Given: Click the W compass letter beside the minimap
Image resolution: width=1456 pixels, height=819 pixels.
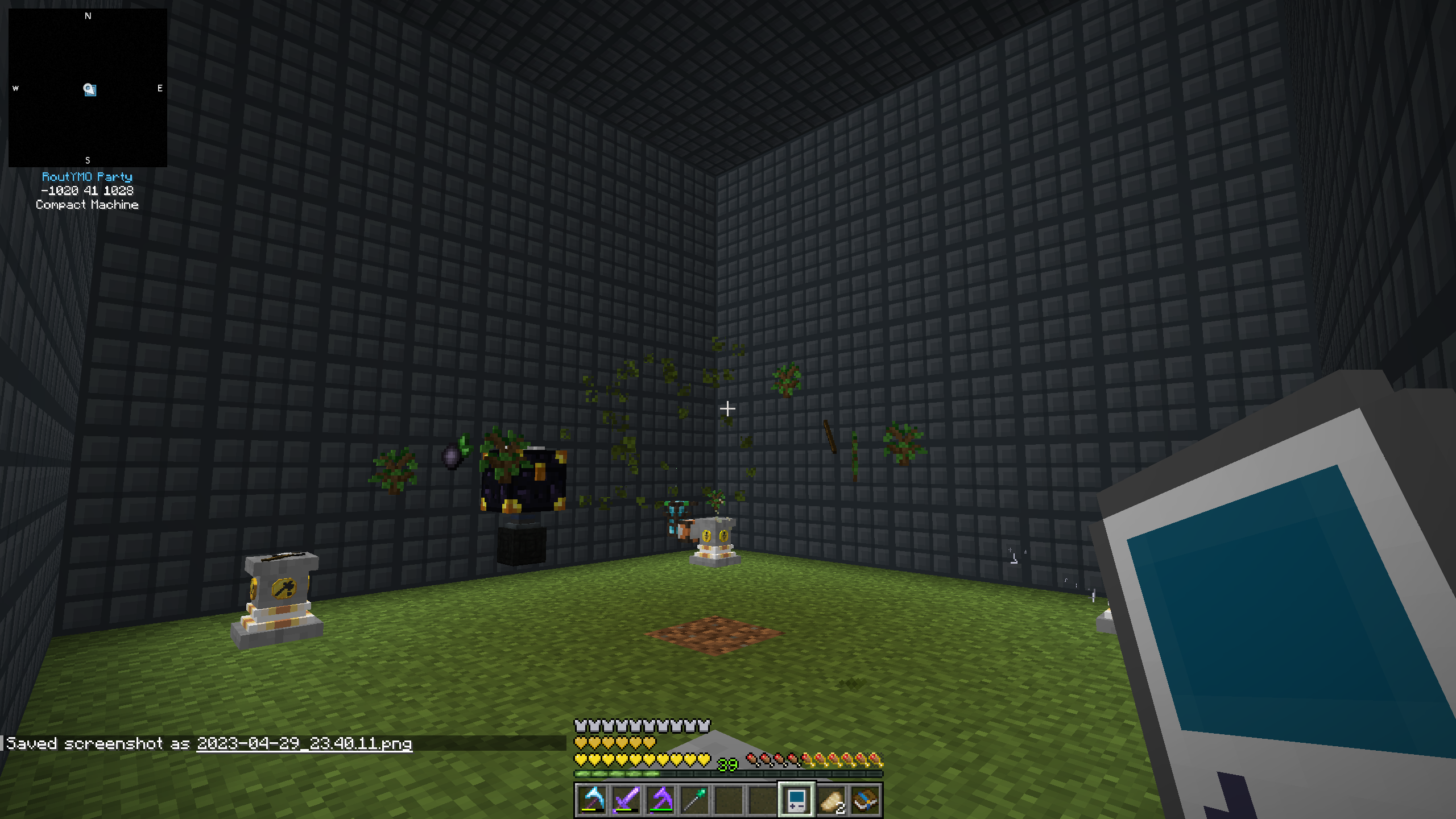Looking at the screenshot, I should coord(15,88).
